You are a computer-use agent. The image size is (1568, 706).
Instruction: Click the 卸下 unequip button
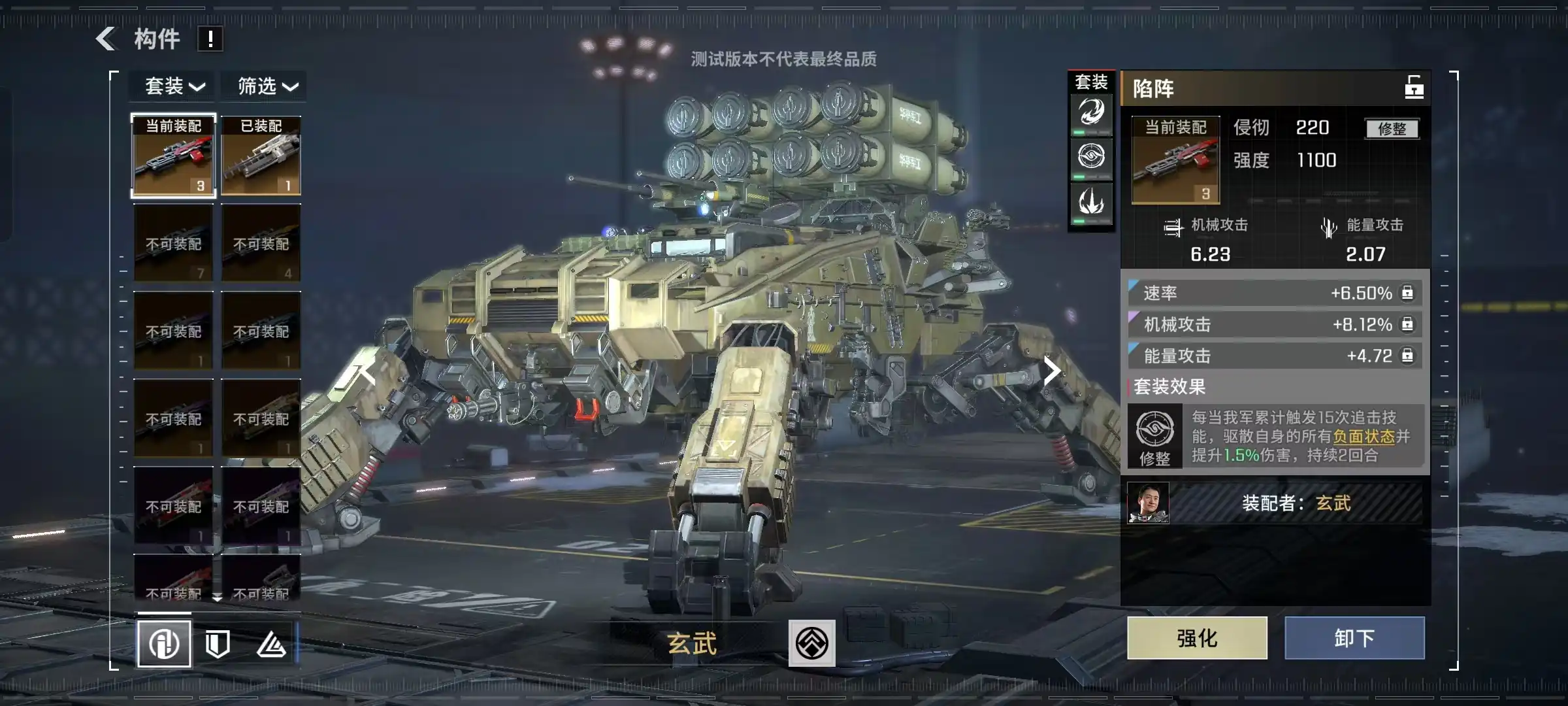tap(1354, 638)
